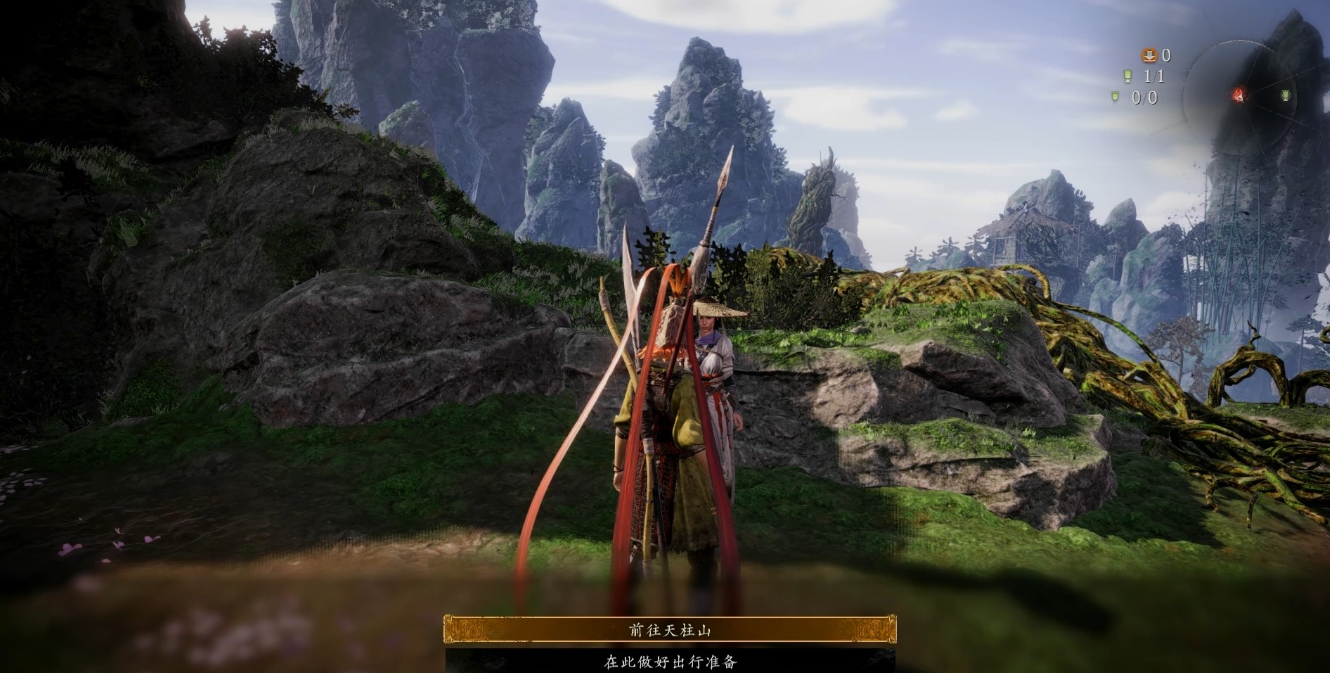Open the 前往天柱山 objective banner
1330x673 pixels.
(669, 629)
